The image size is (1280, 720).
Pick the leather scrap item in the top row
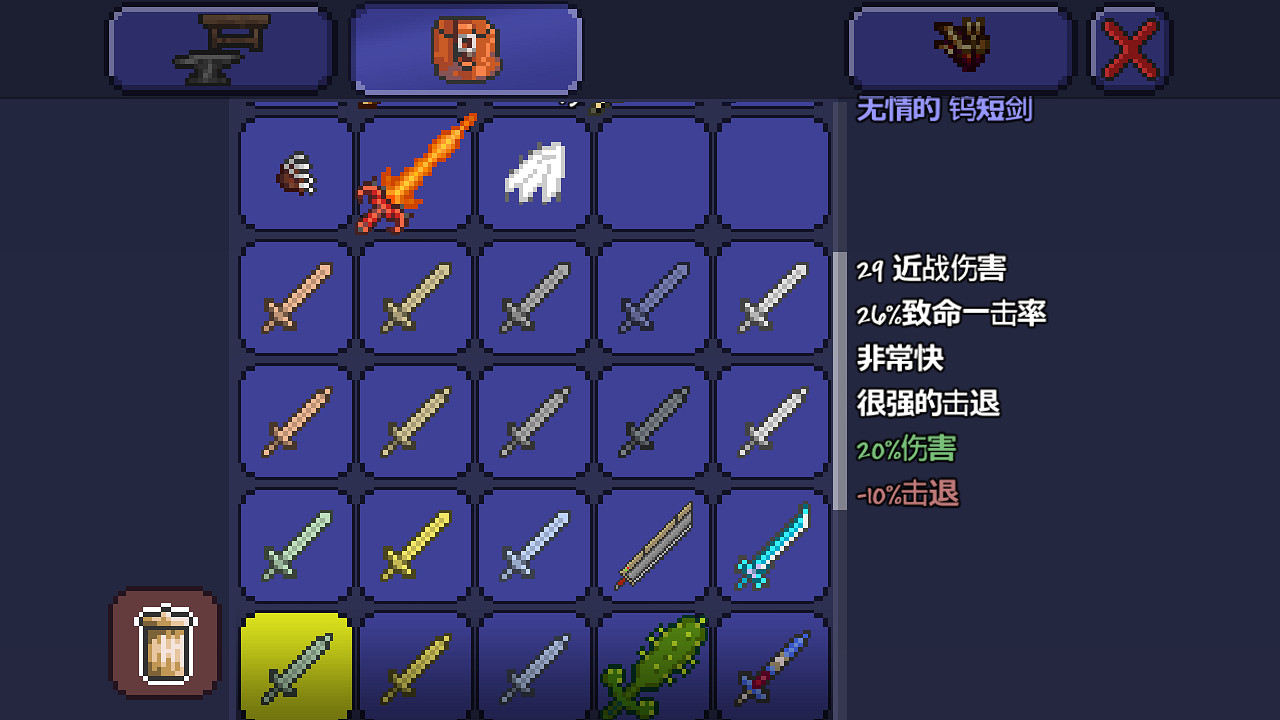pyautogui.click(x=293, y=172)
